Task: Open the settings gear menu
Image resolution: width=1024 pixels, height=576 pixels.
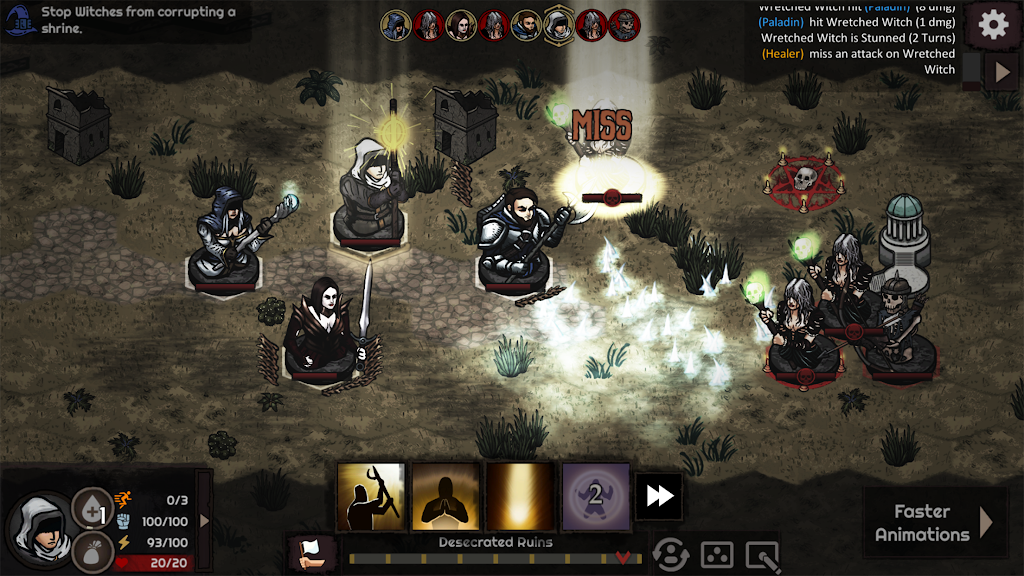Action: [993, 24]
